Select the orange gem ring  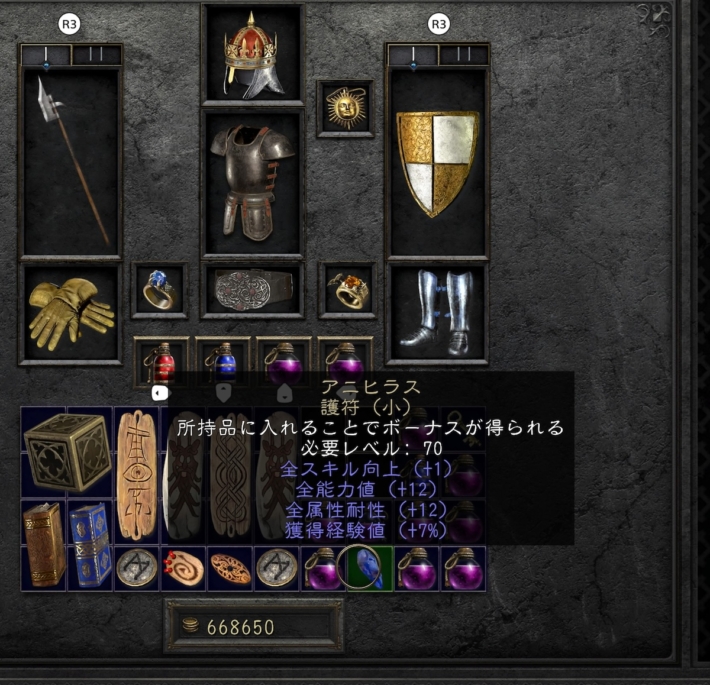[x=346, y=290]
